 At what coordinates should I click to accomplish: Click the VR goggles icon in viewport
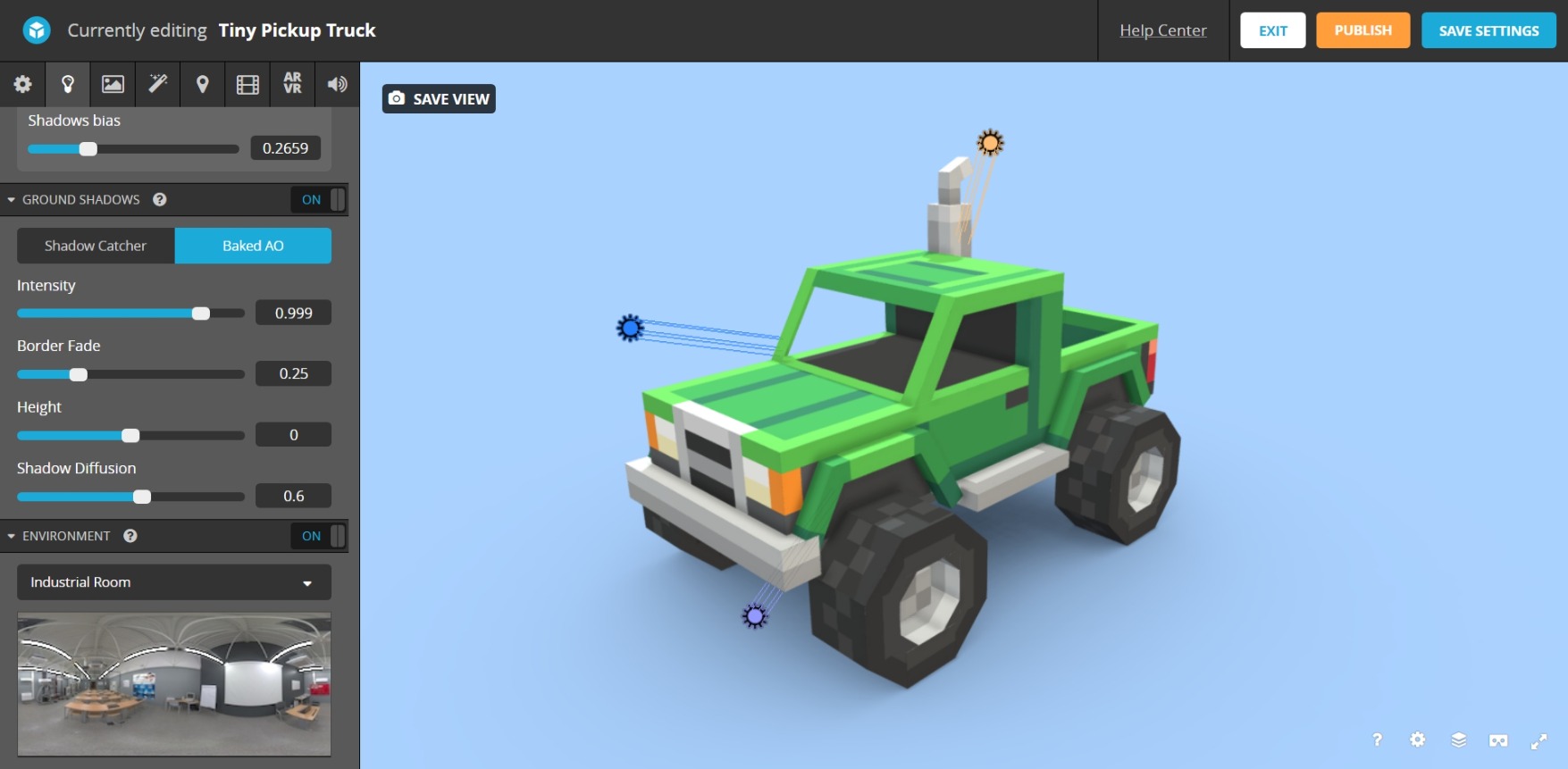[1498, 740]
